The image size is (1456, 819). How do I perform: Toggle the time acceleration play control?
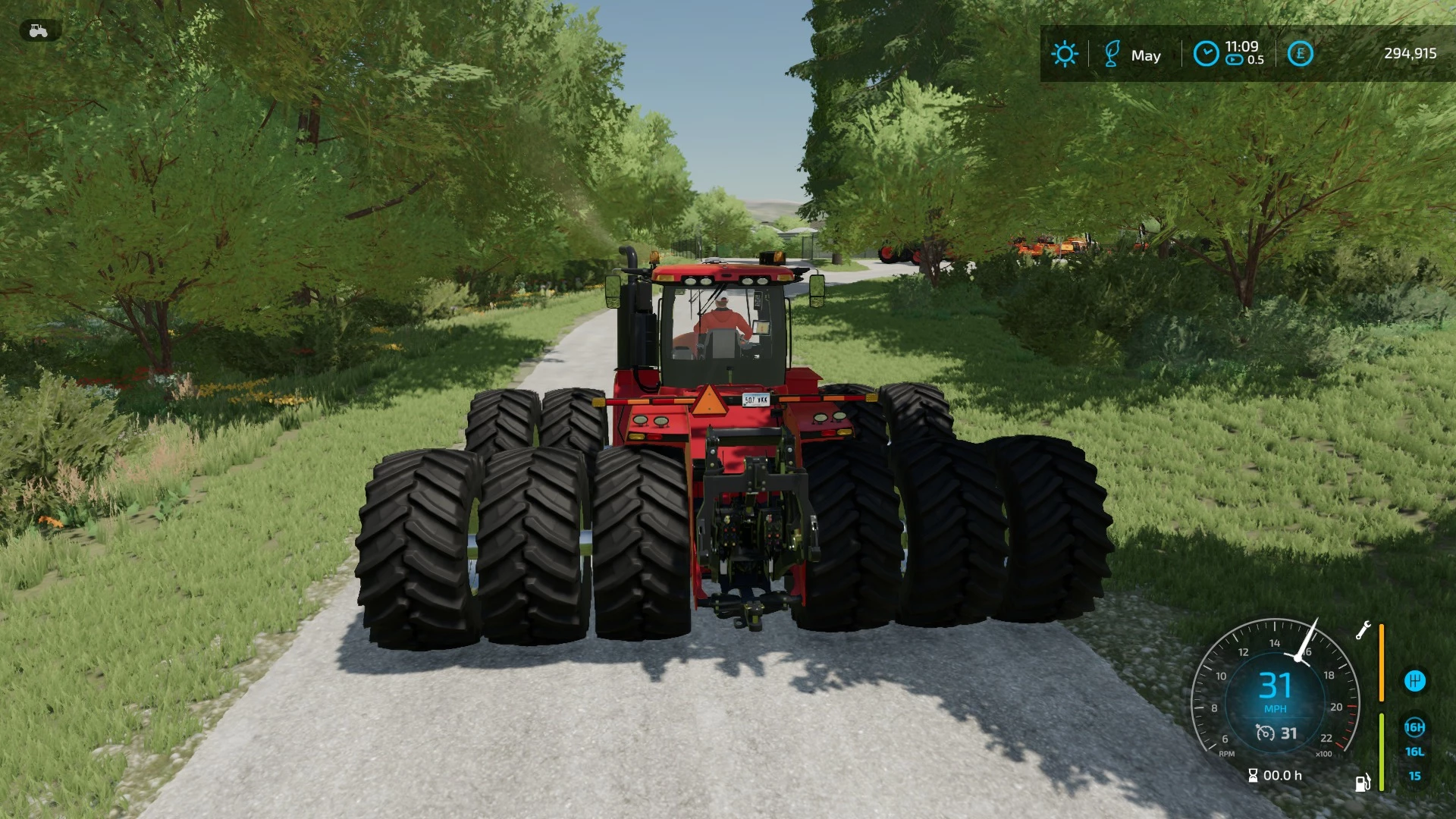(1234, 61)
